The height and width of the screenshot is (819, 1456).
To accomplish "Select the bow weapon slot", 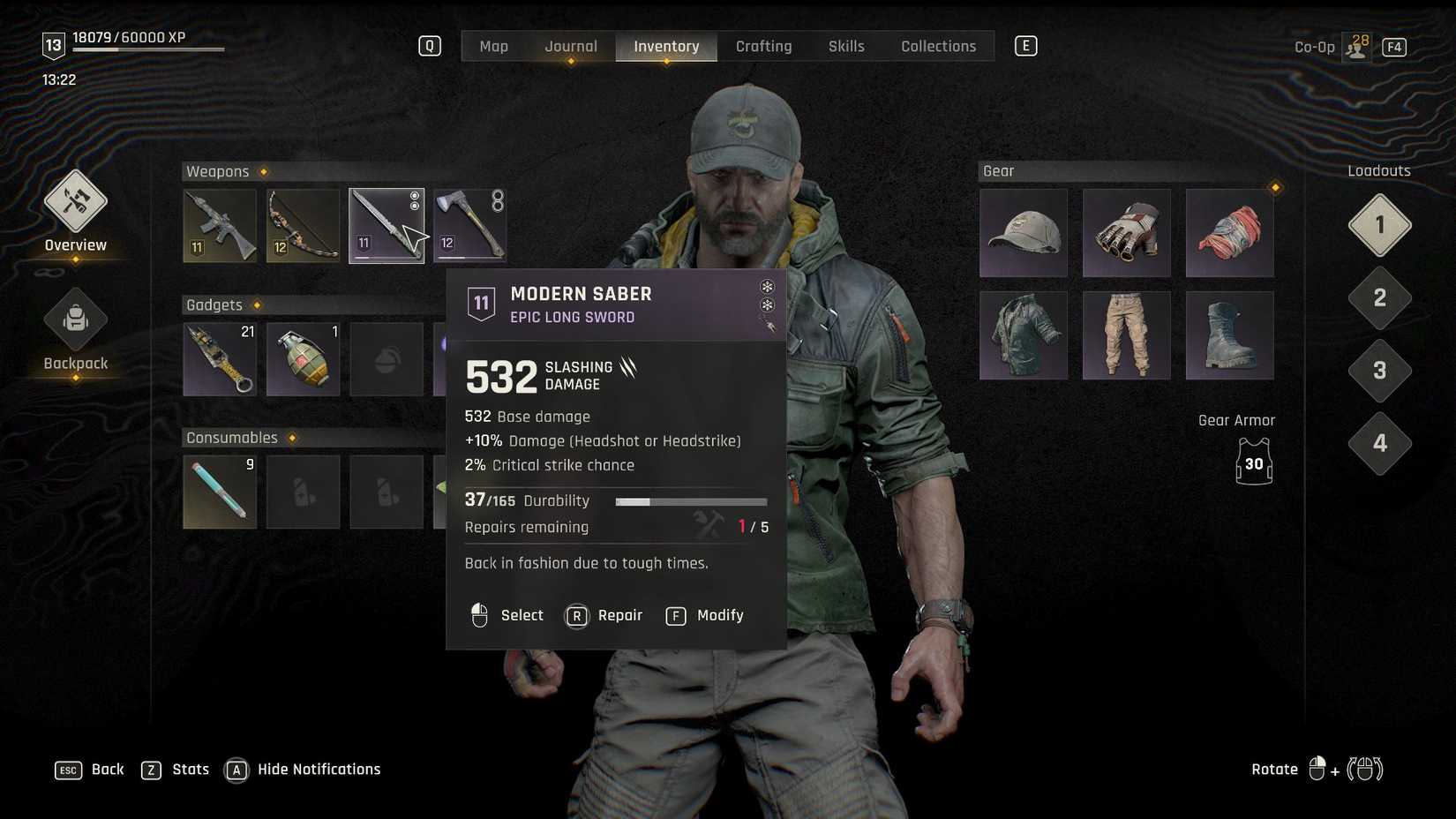I will tap(303, 226).
